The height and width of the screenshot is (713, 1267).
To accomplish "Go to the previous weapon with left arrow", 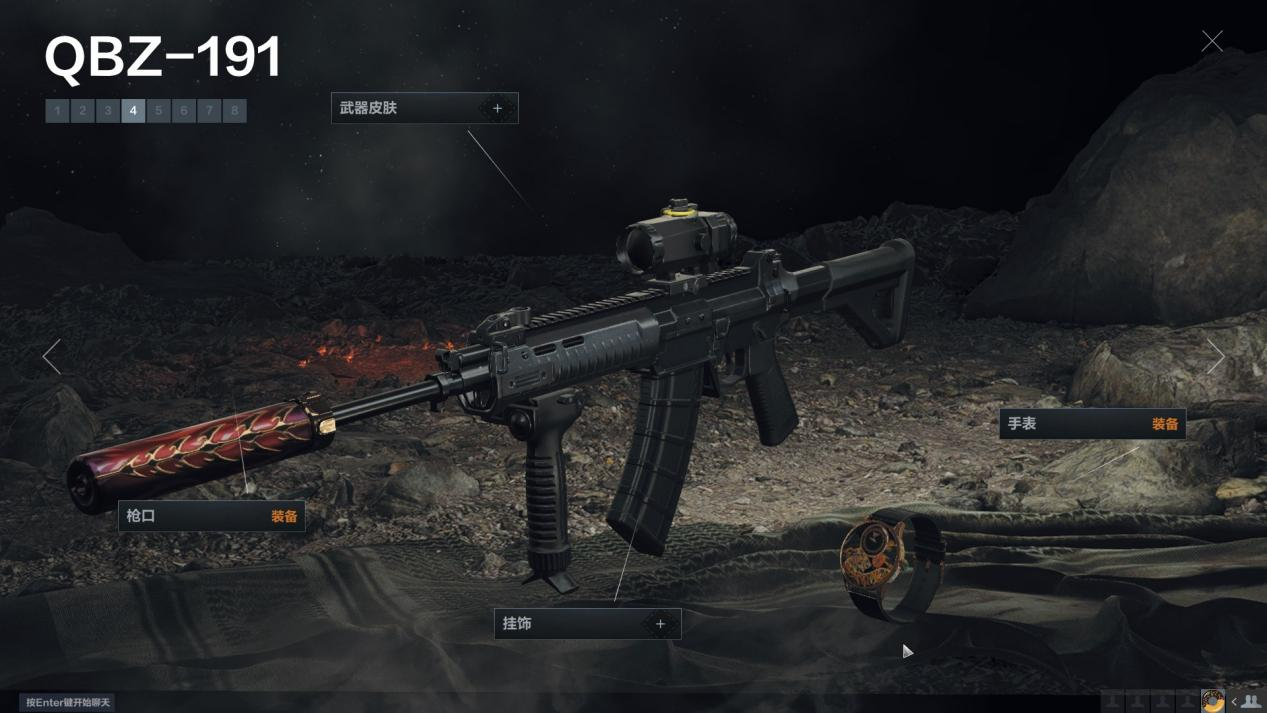I will click(52, 356).
